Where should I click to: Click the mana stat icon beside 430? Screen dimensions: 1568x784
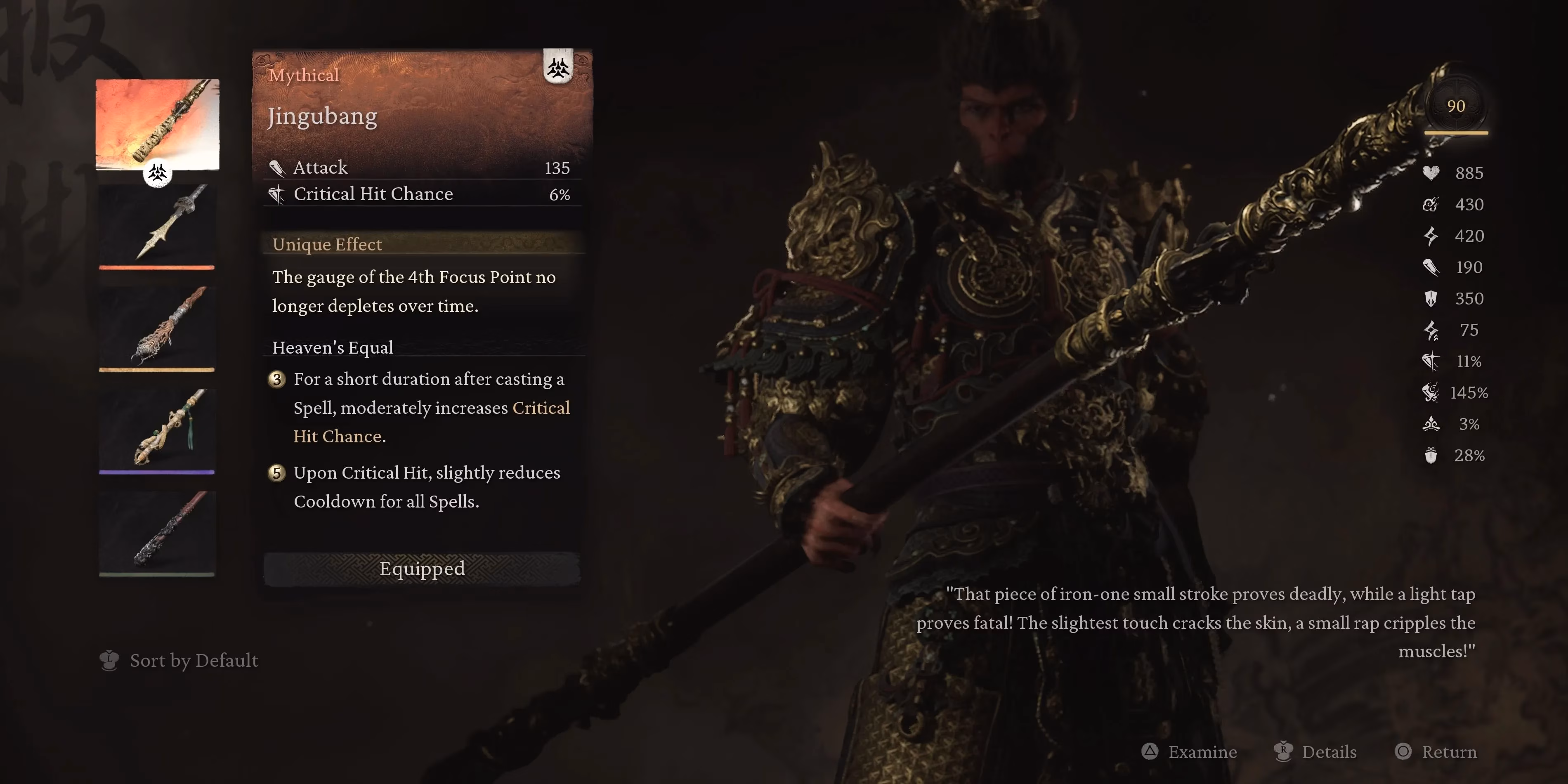click(x=1431, y=205)
